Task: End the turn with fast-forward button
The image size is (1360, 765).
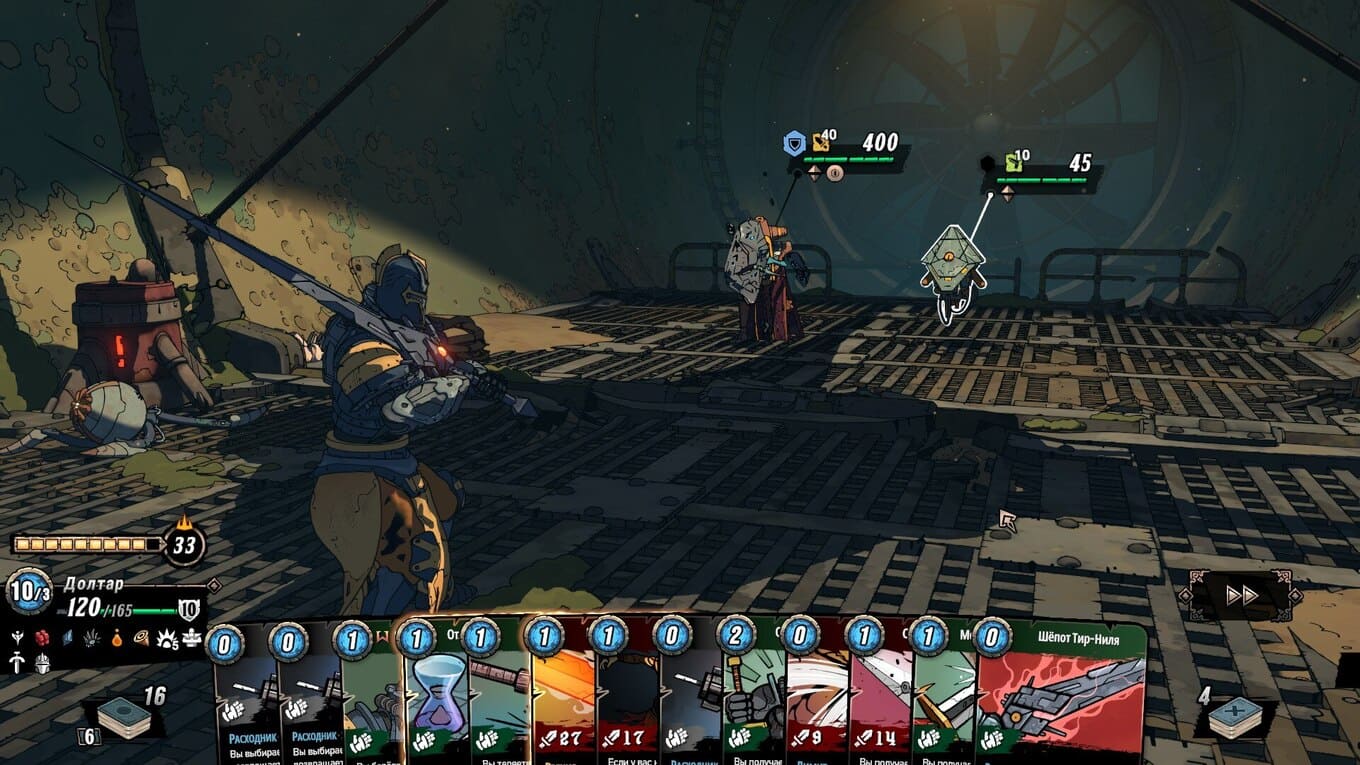Action: [1241, 596]
